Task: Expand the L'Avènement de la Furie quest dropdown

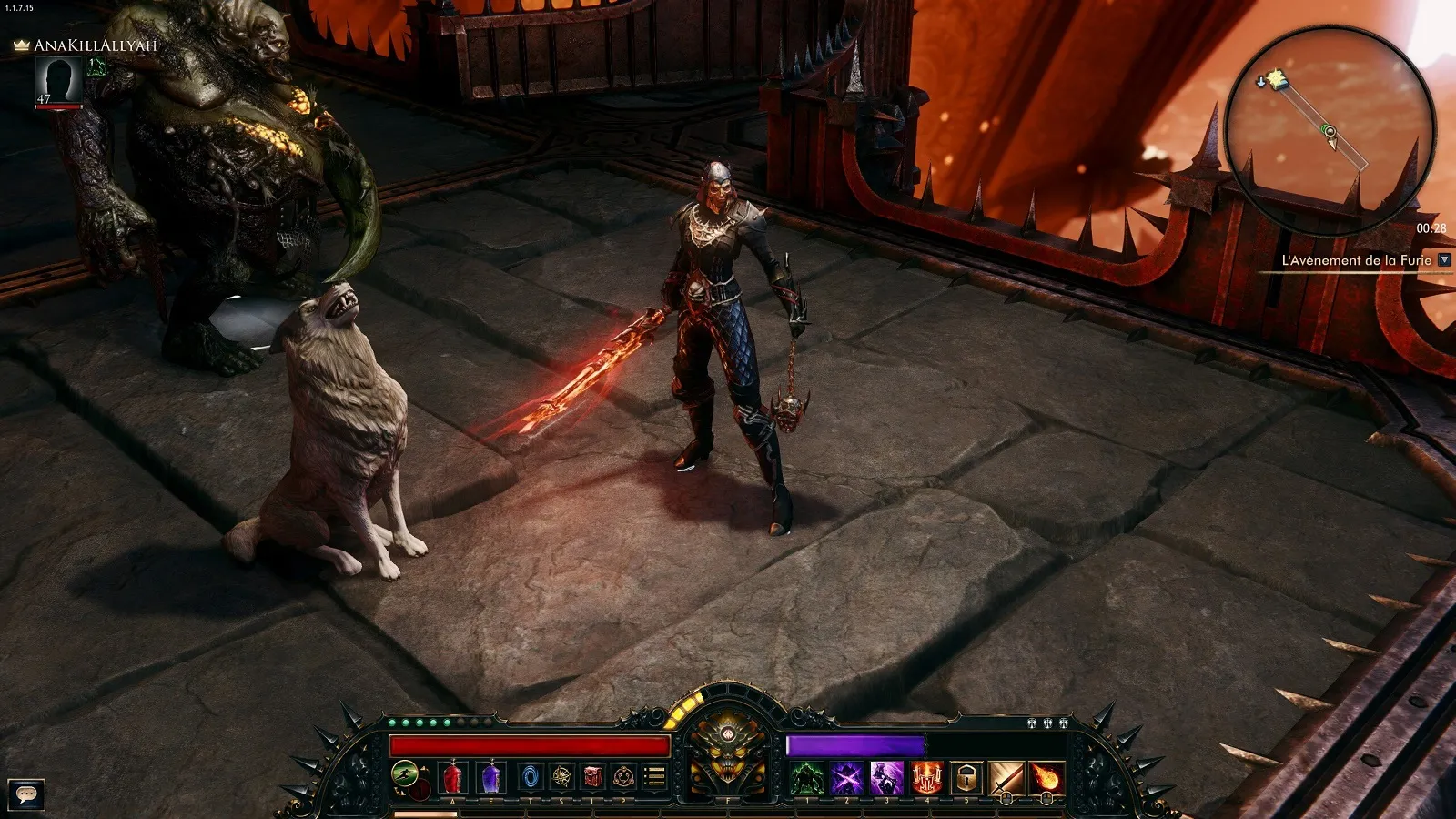Action: tap(1444, 260)
